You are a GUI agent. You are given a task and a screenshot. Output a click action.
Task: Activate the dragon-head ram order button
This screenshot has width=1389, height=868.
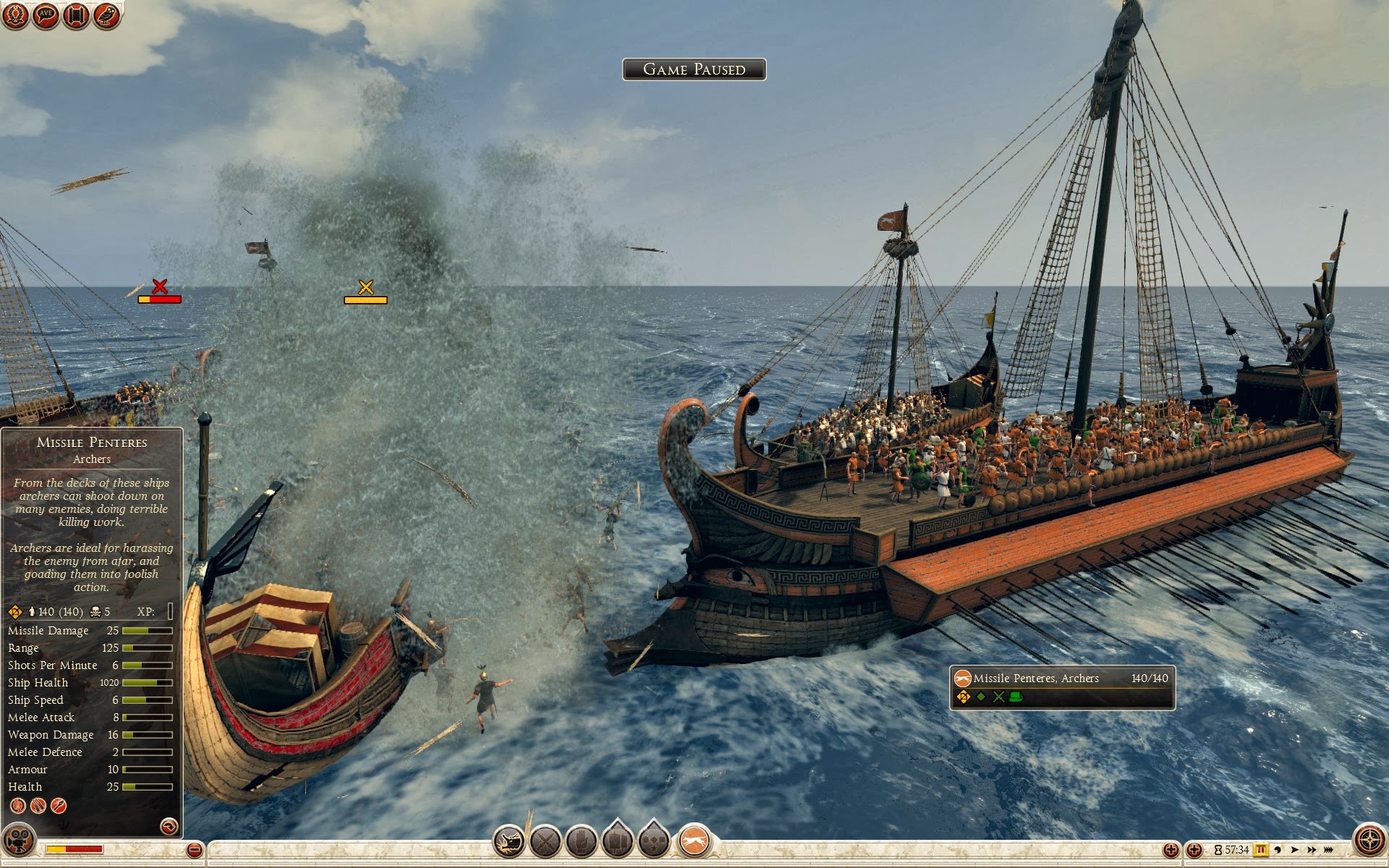click(x=509, y=843)
